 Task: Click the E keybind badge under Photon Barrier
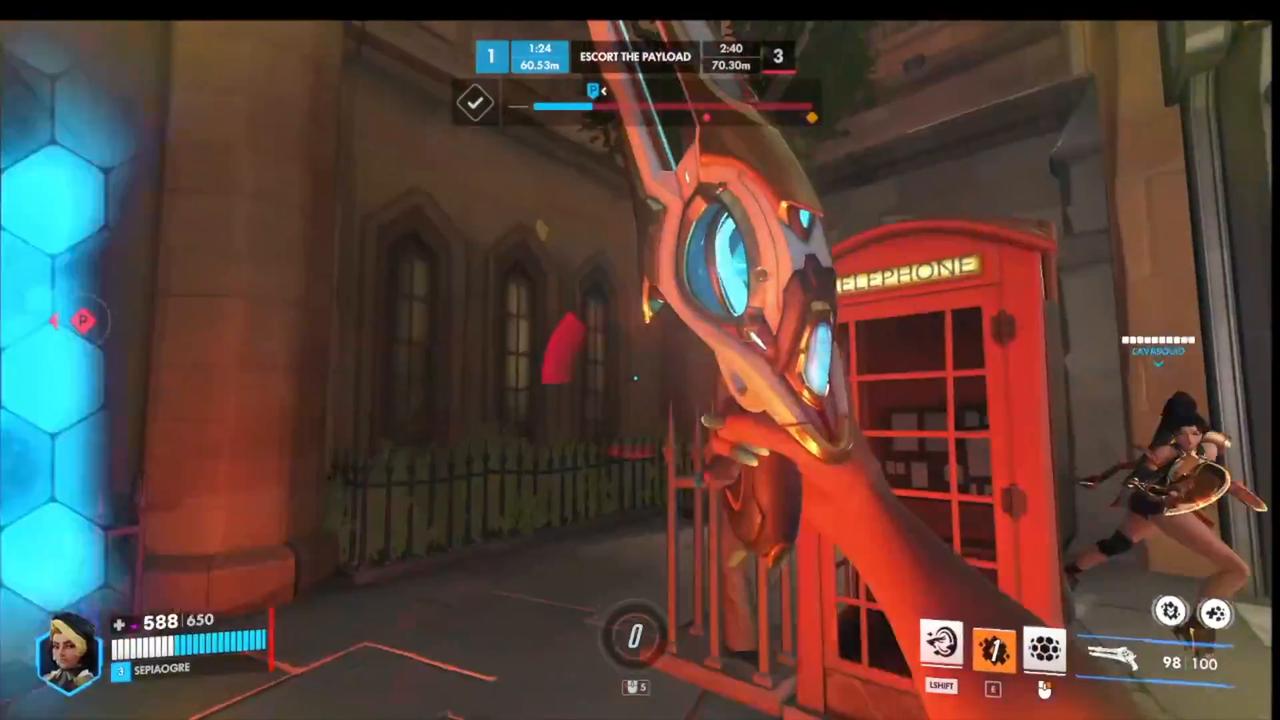point(993,687)
